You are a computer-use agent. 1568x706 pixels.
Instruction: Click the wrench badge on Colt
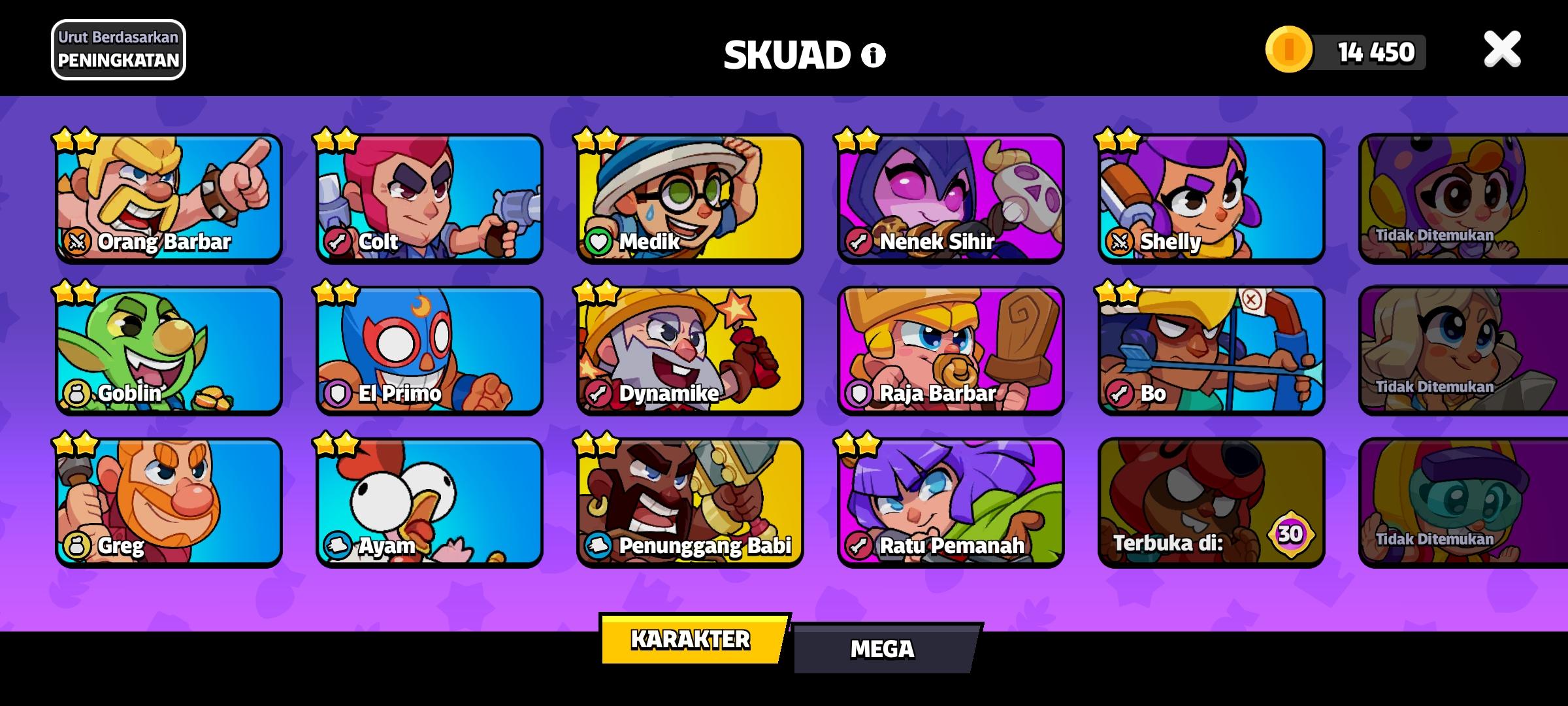(x=338, y=243)
